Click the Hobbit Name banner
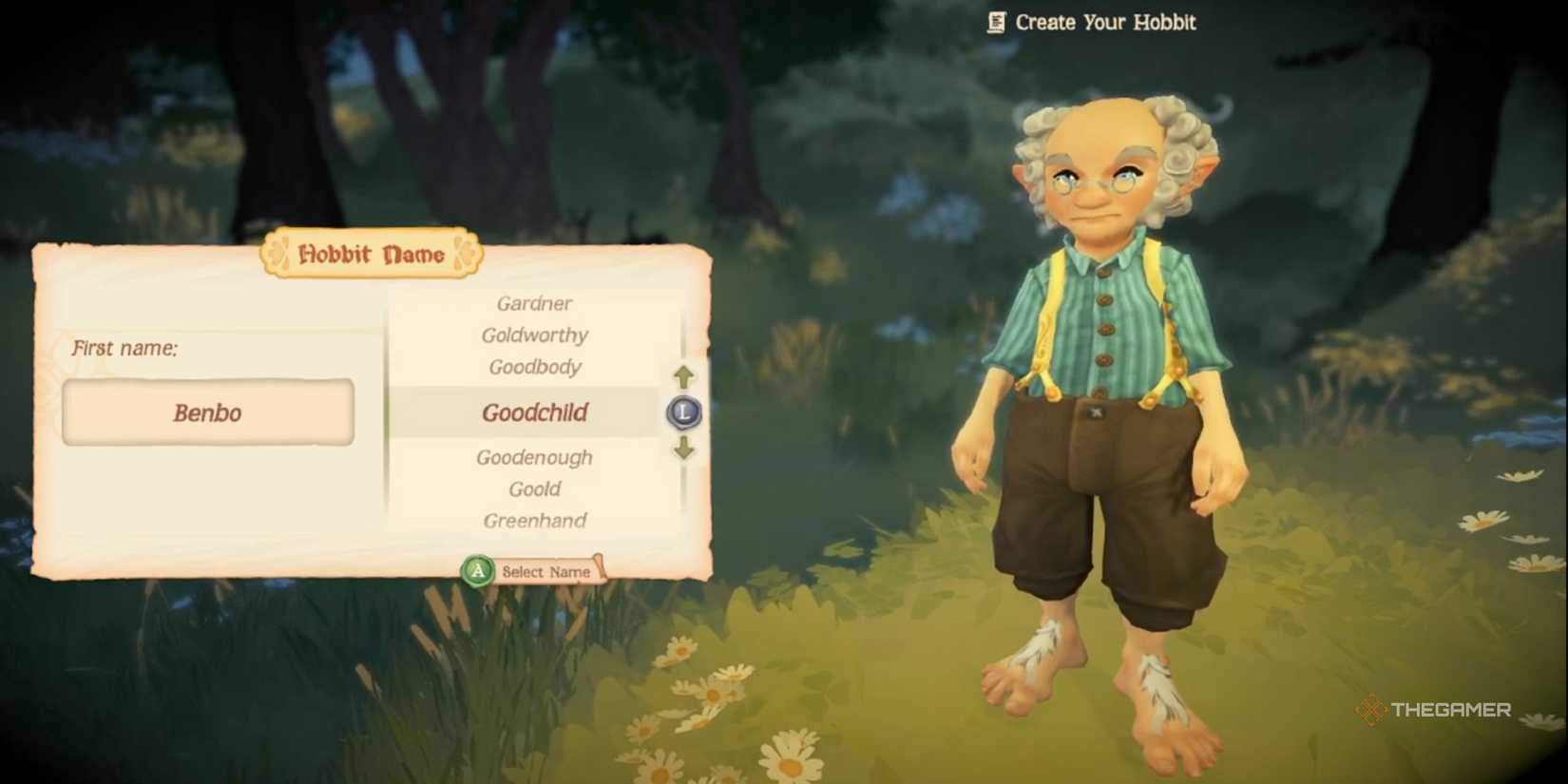1568x784 pixels. [x=371, y=255]
